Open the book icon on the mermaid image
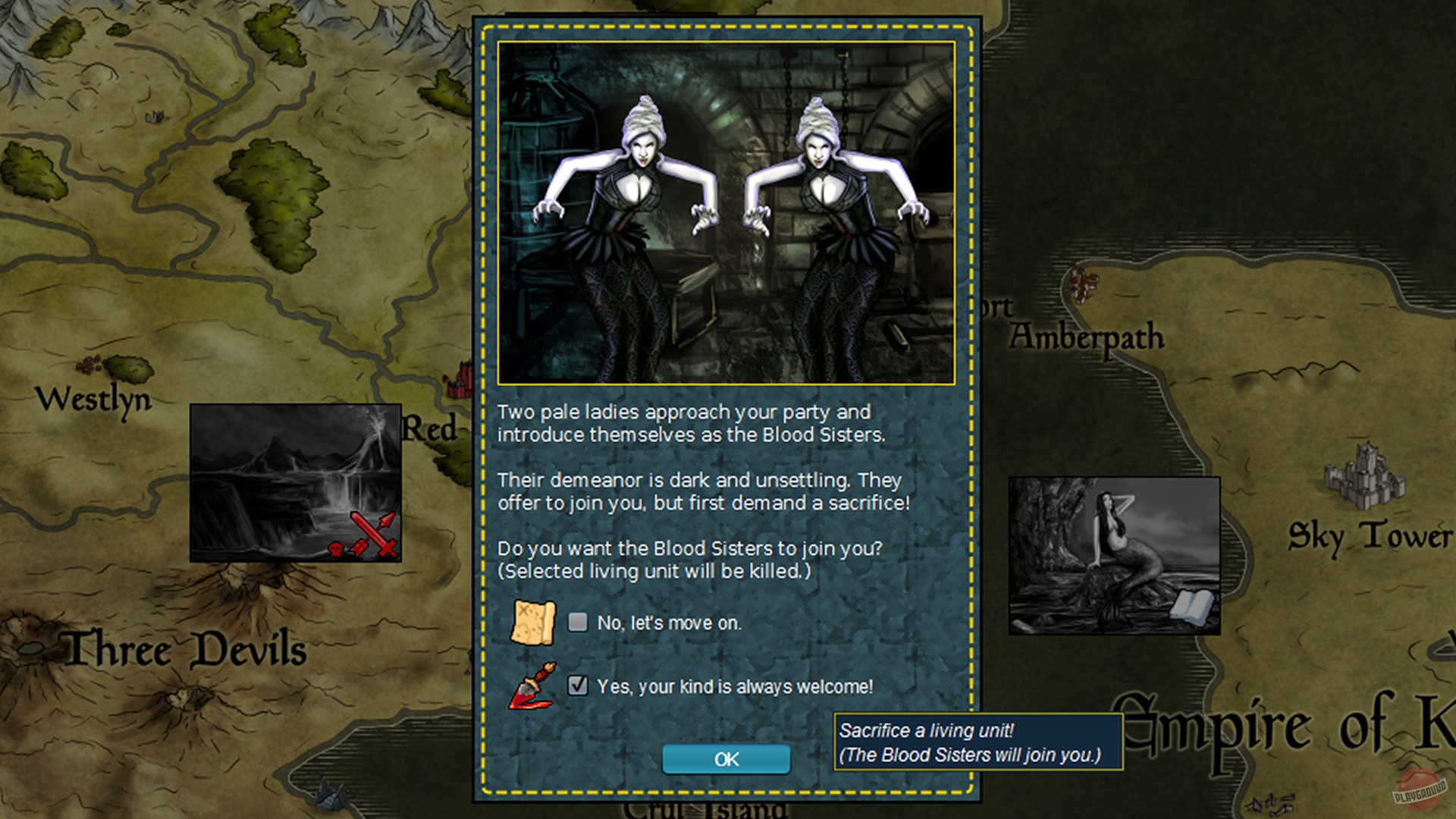Image resolution: width=1456 pixels, height=819 pixels. point(1194,607)
